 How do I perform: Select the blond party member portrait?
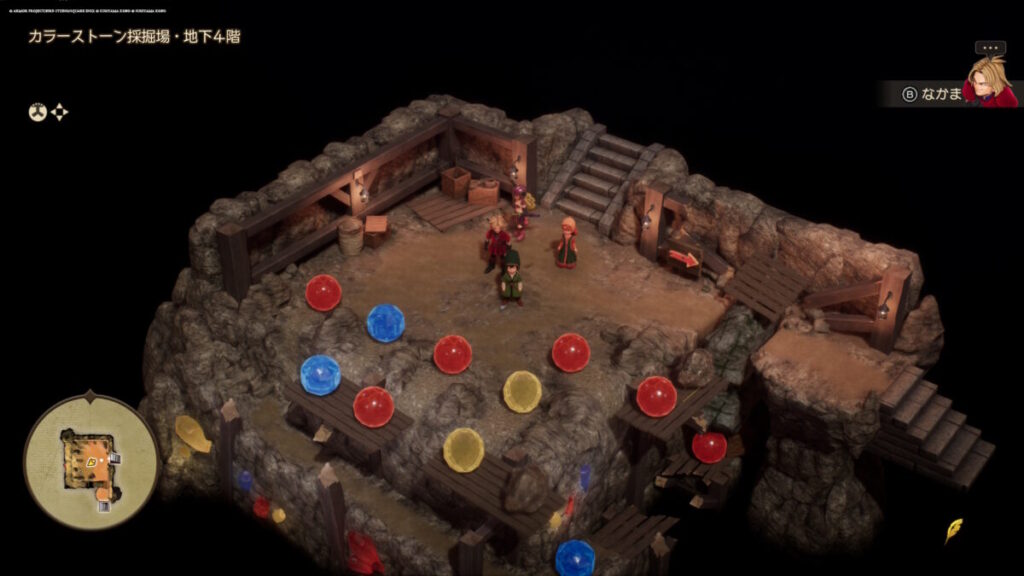point(990,81)
